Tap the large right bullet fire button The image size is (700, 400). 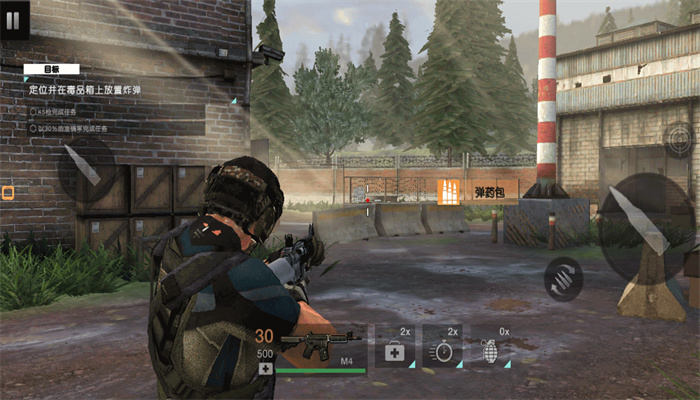point(645,227)
